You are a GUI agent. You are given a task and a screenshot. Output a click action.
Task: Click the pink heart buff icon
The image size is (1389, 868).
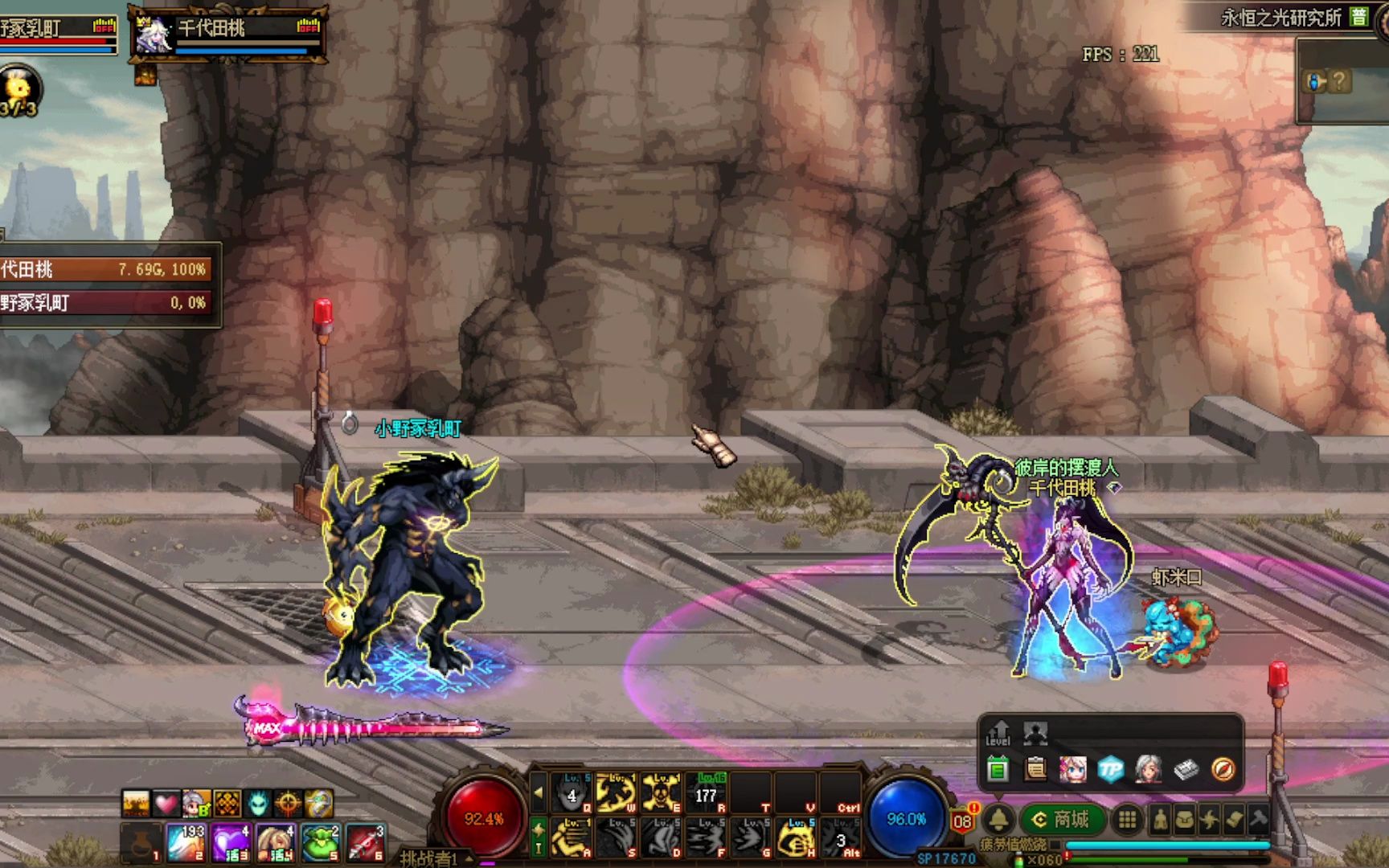[166, 803]
